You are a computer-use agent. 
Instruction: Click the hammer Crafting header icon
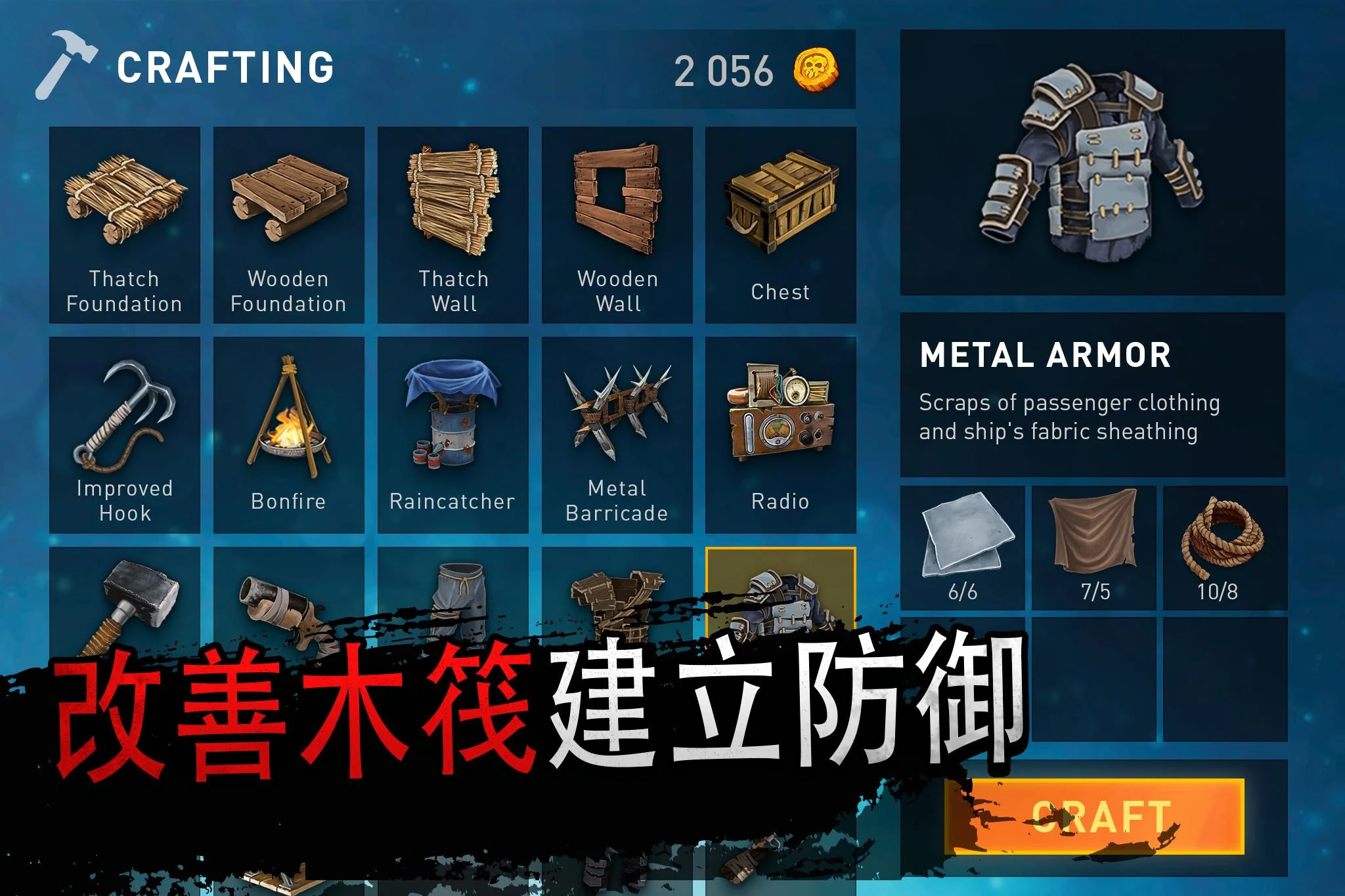pos(66,69)
